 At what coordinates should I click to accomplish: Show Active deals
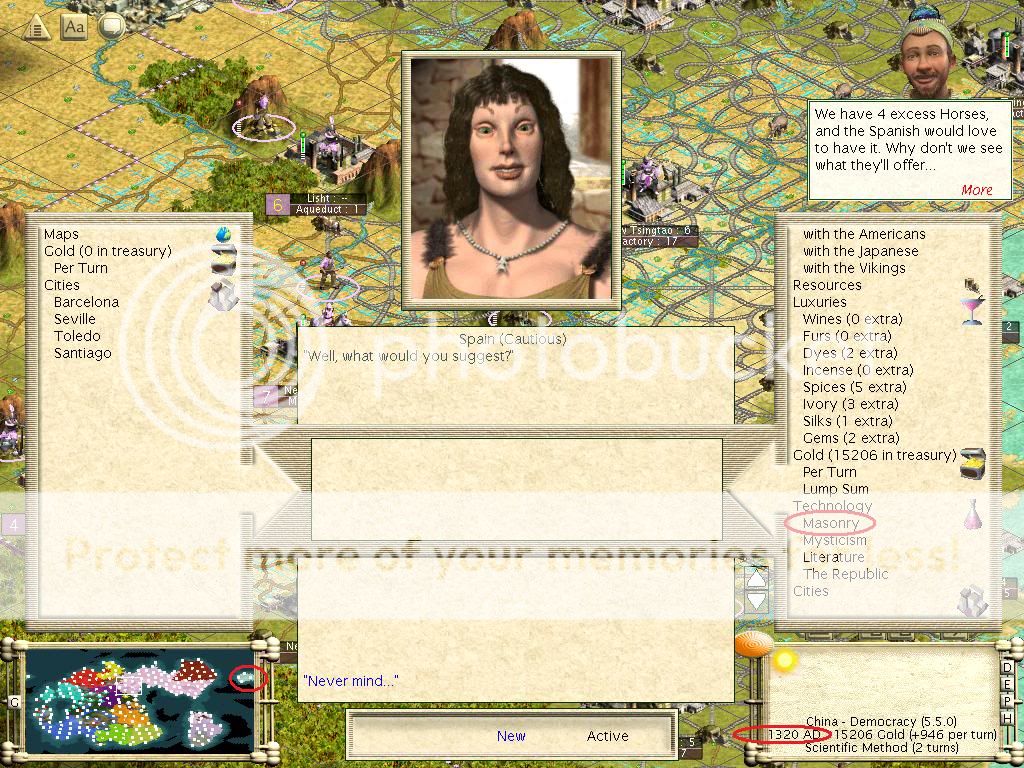[607, 736]
